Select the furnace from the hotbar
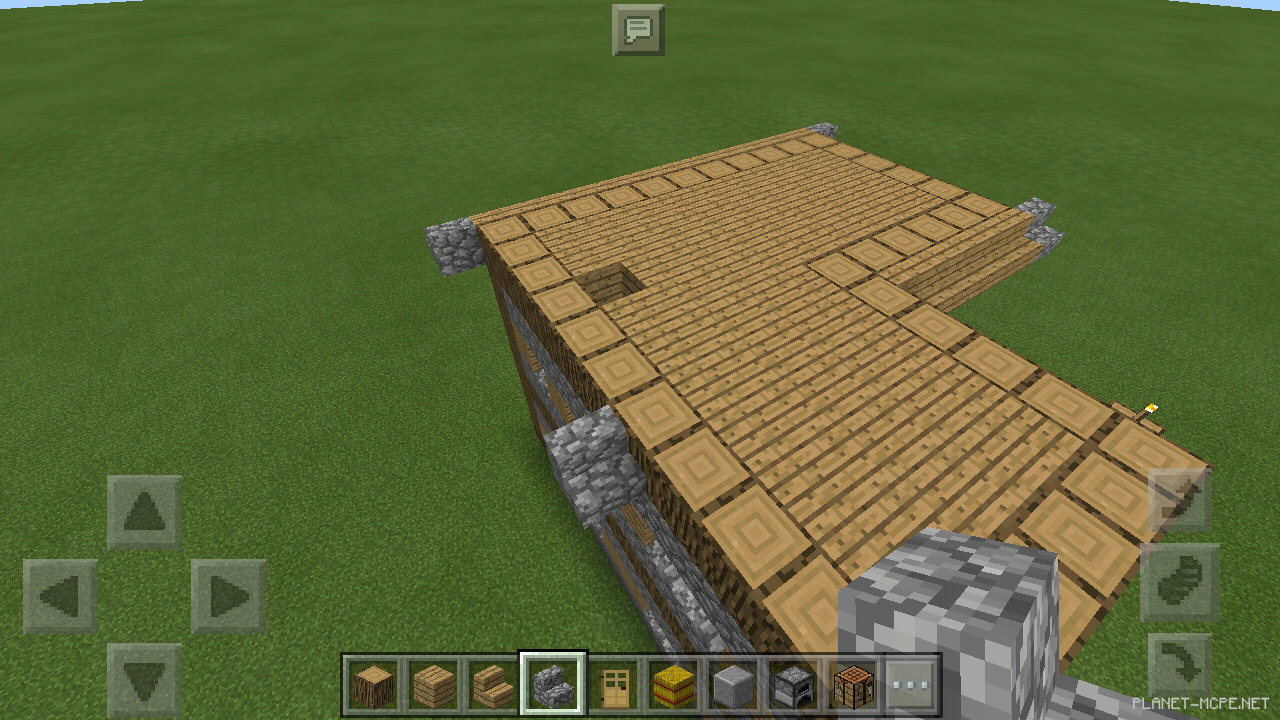The image size is (1280, 720). pos(793,685)
